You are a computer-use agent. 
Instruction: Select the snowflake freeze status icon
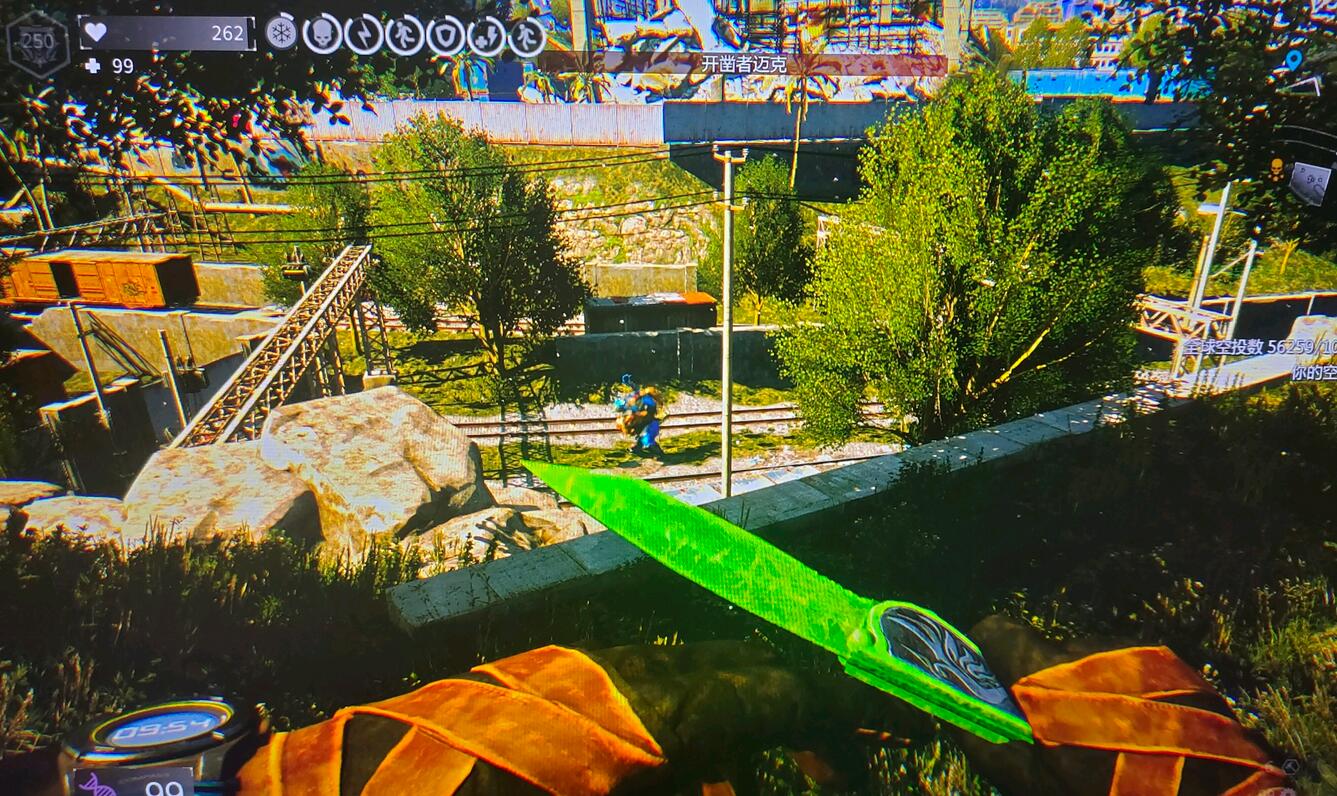tap(281, 34)
